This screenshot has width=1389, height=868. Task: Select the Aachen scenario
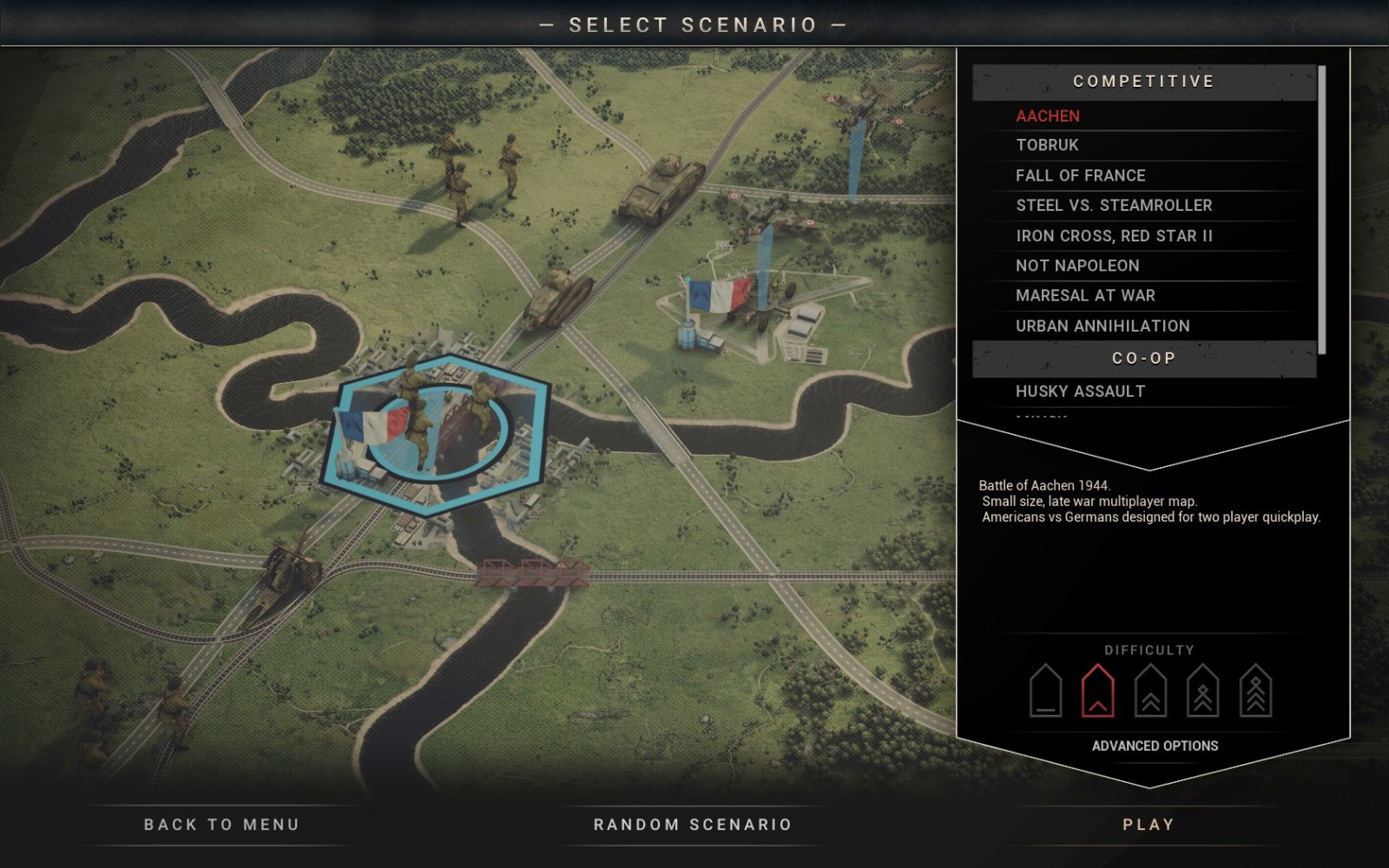click(1048, 115)
